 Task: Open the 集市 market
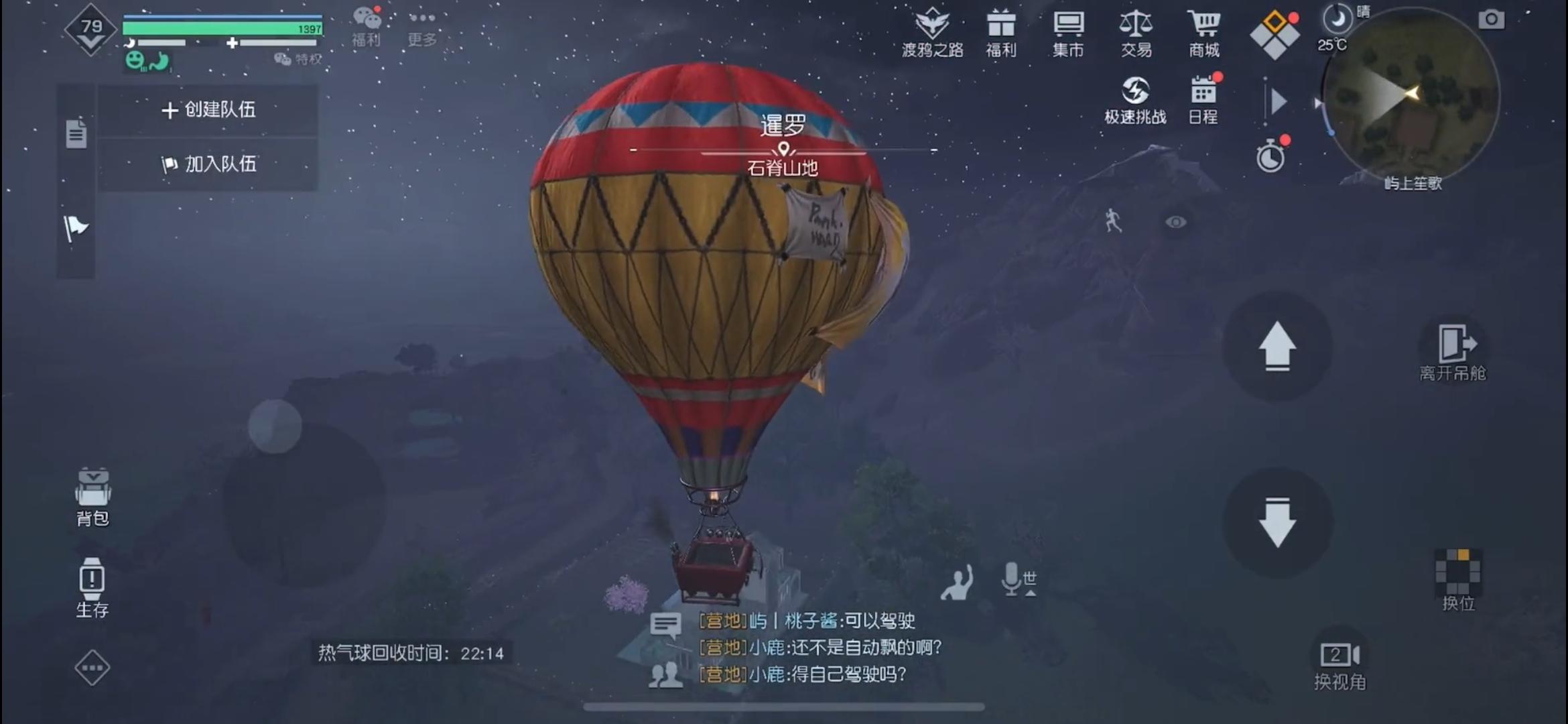click(x=1068, y=30)
